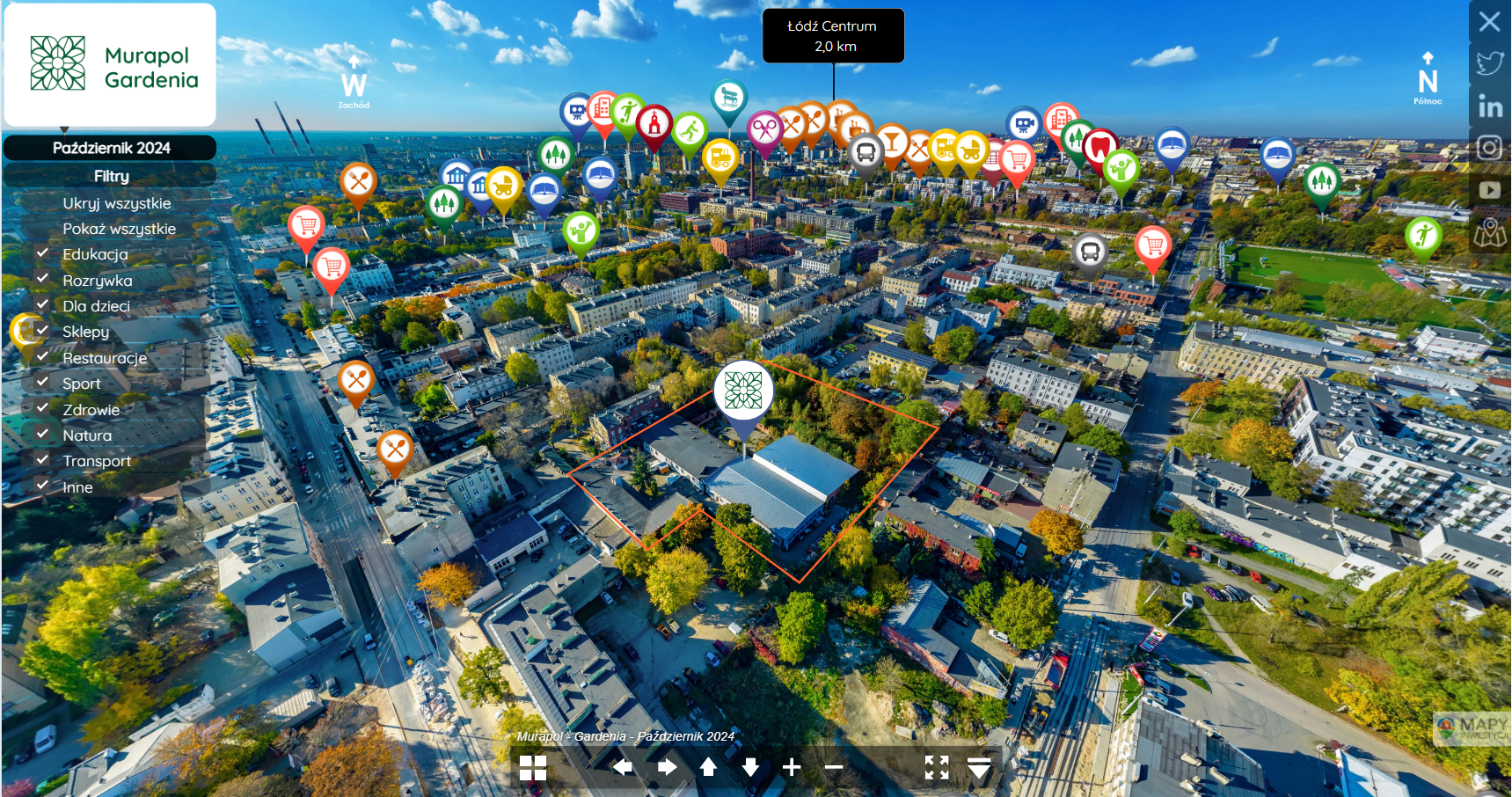
Task: Open the Październik 2024 date selector
Action: 111,148
